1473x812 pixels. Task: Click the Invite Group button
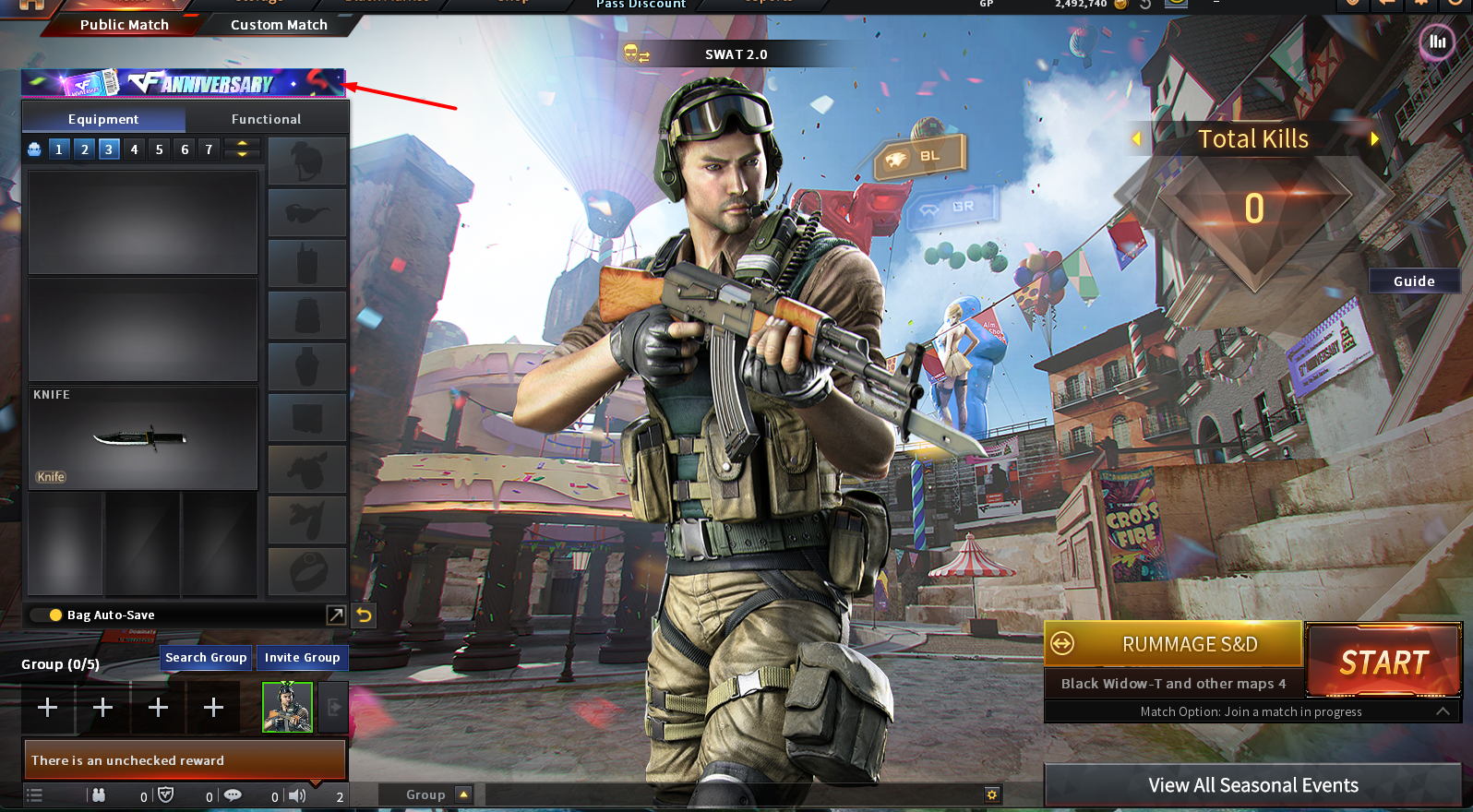click(x=302, y=658)
